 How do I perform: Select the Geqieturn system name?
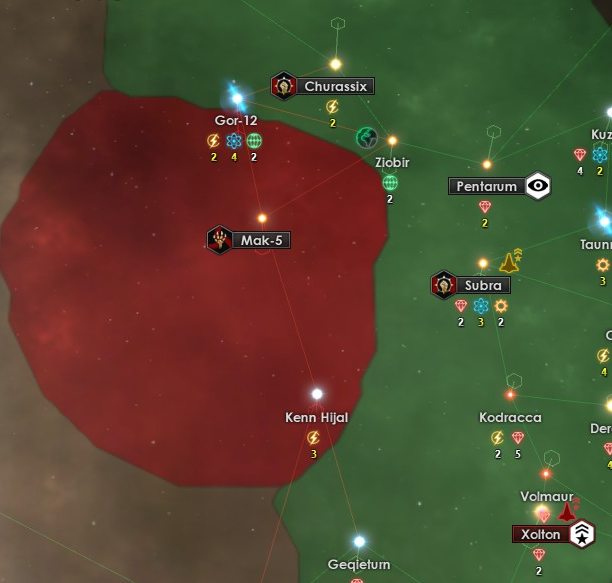pyautogui.click(x=359, y=565)
